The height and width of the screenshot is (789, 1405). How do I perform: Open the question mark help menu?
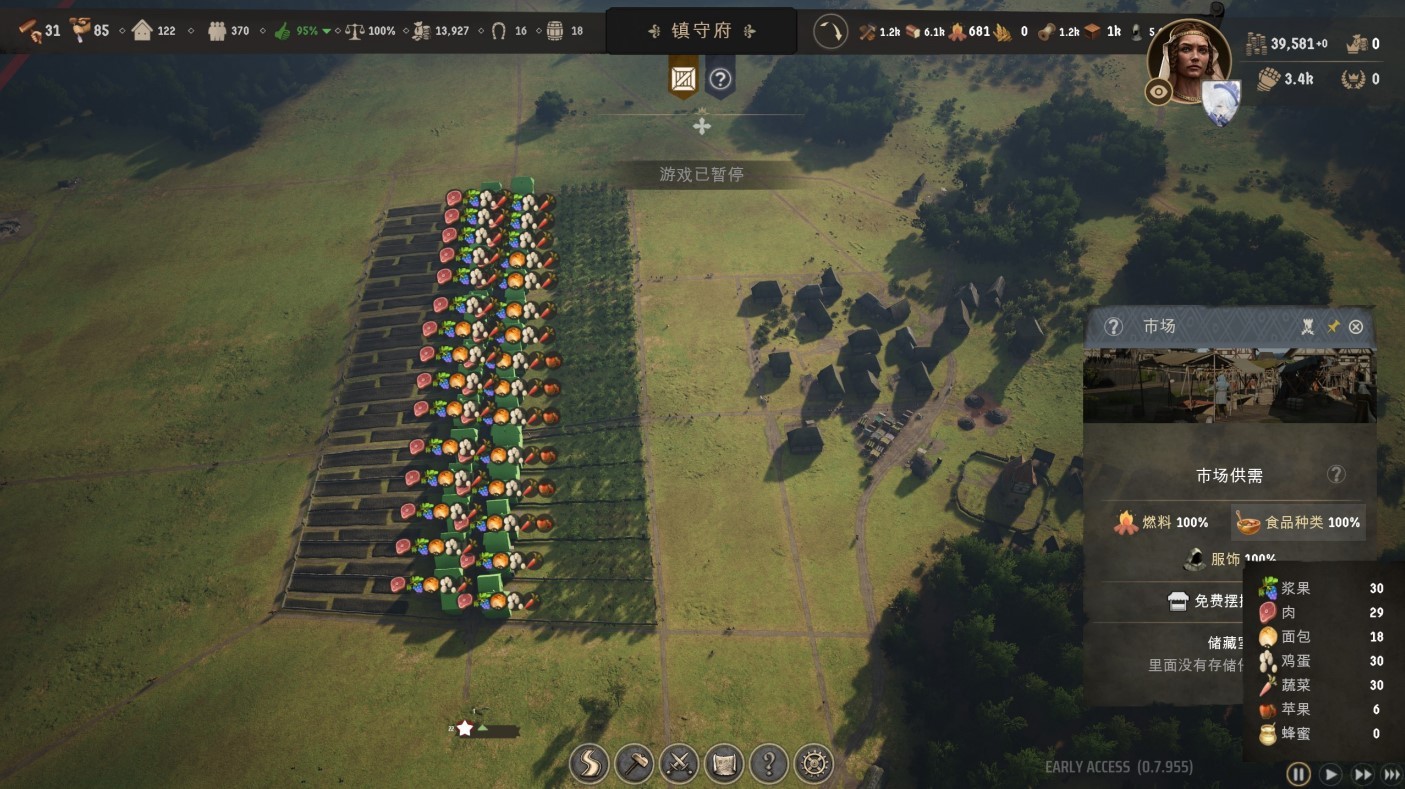[x=769, y=765]
